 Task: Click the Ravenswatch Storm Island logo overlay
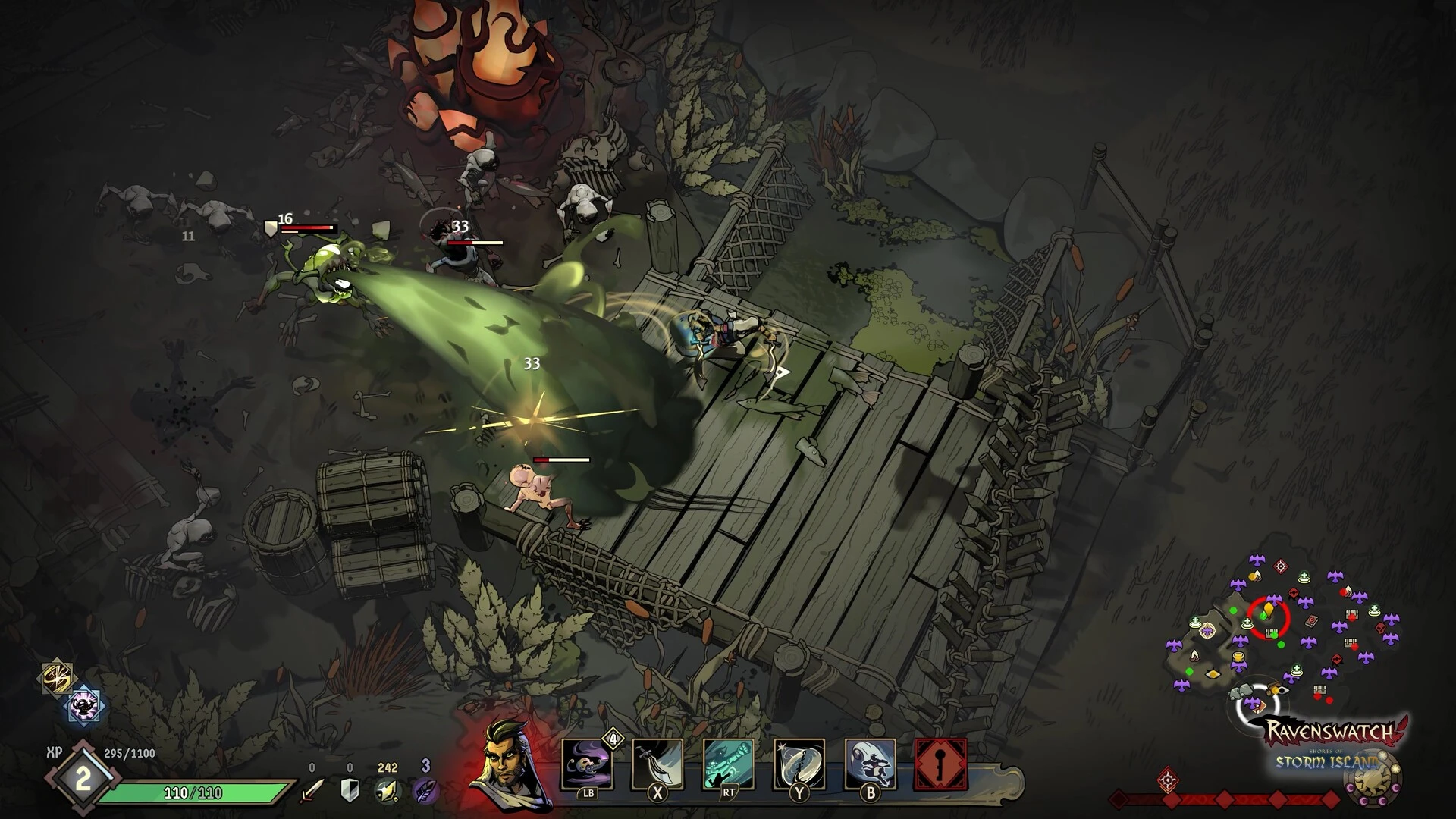pos(1333,743)
